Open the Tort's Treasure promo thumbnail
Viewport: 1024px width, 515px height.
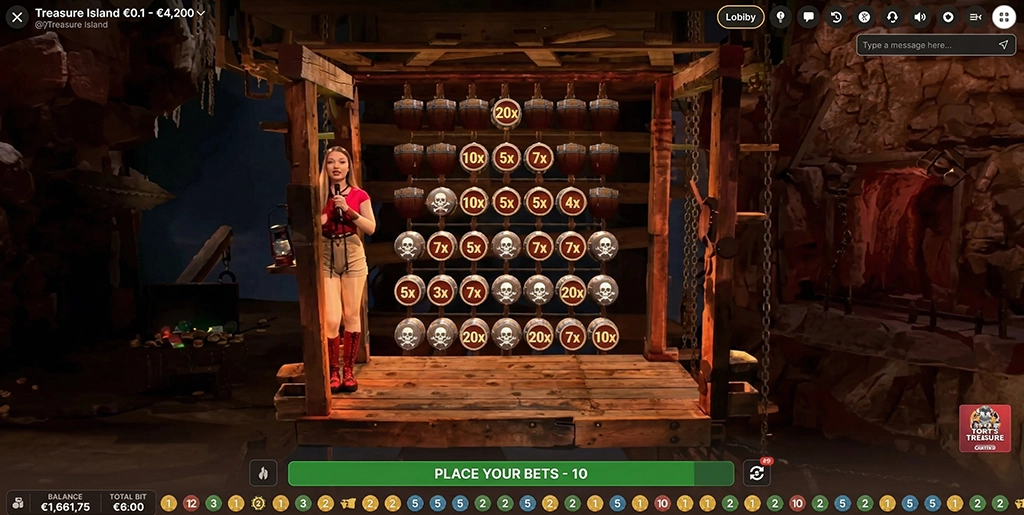pyautogui.click(x=984, y=428)
